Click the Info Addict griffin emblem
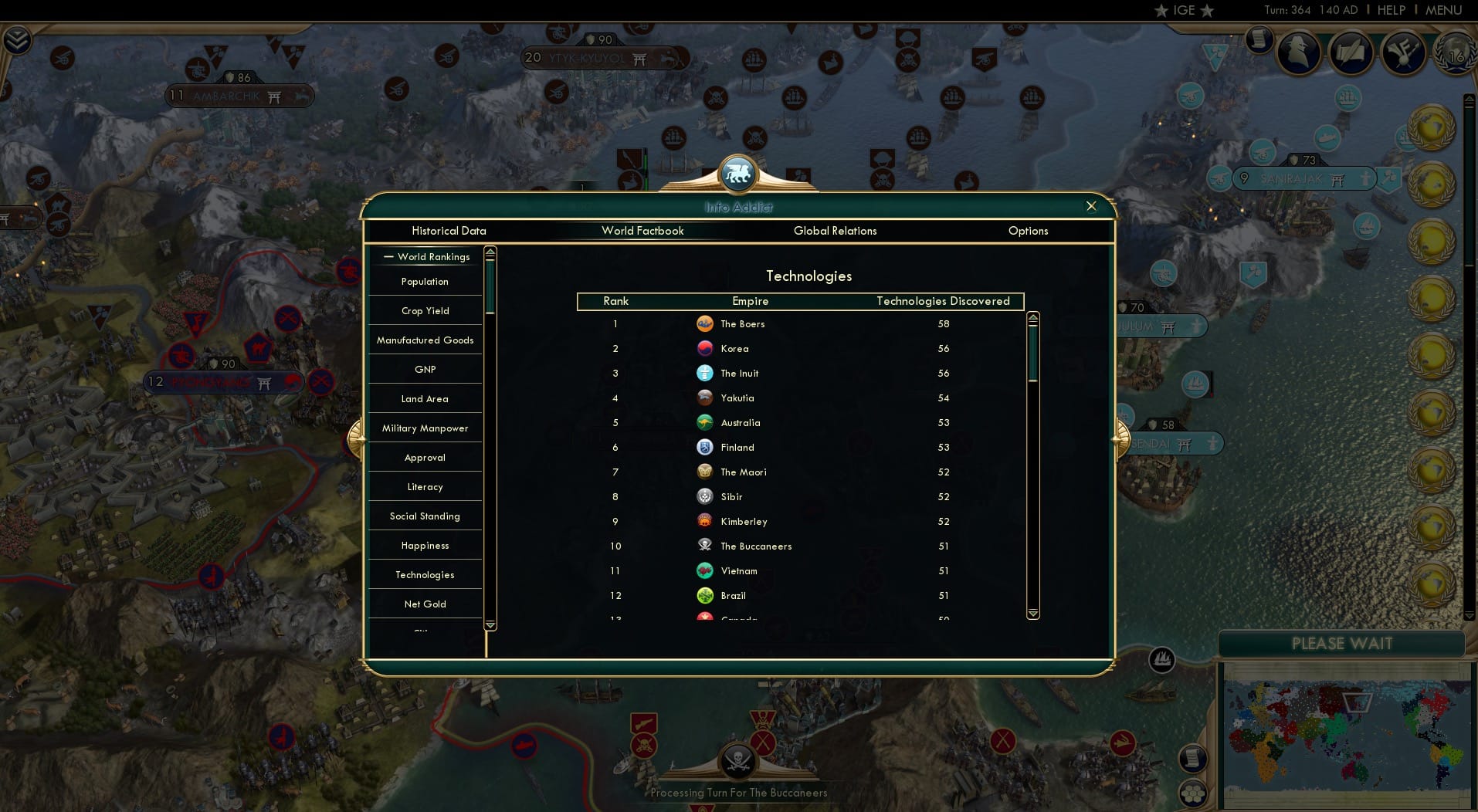Image resolution: width=1478 pixels, height=812 pixels. point(738,174)
